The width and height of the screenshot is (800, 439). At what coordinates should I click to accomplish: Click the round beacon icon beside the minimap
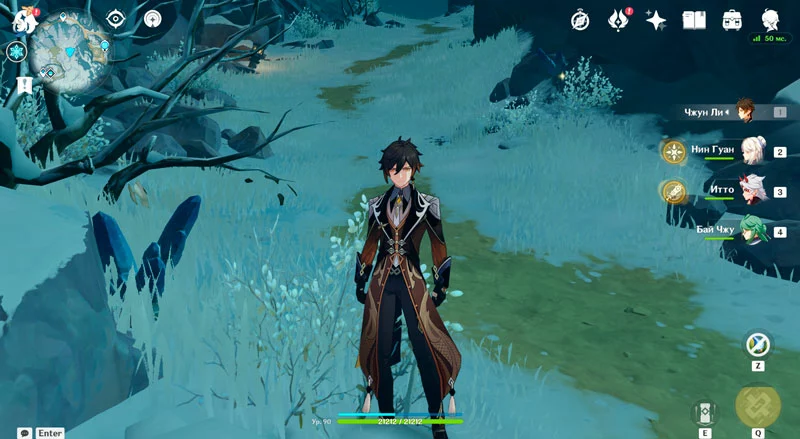(152, 18)
